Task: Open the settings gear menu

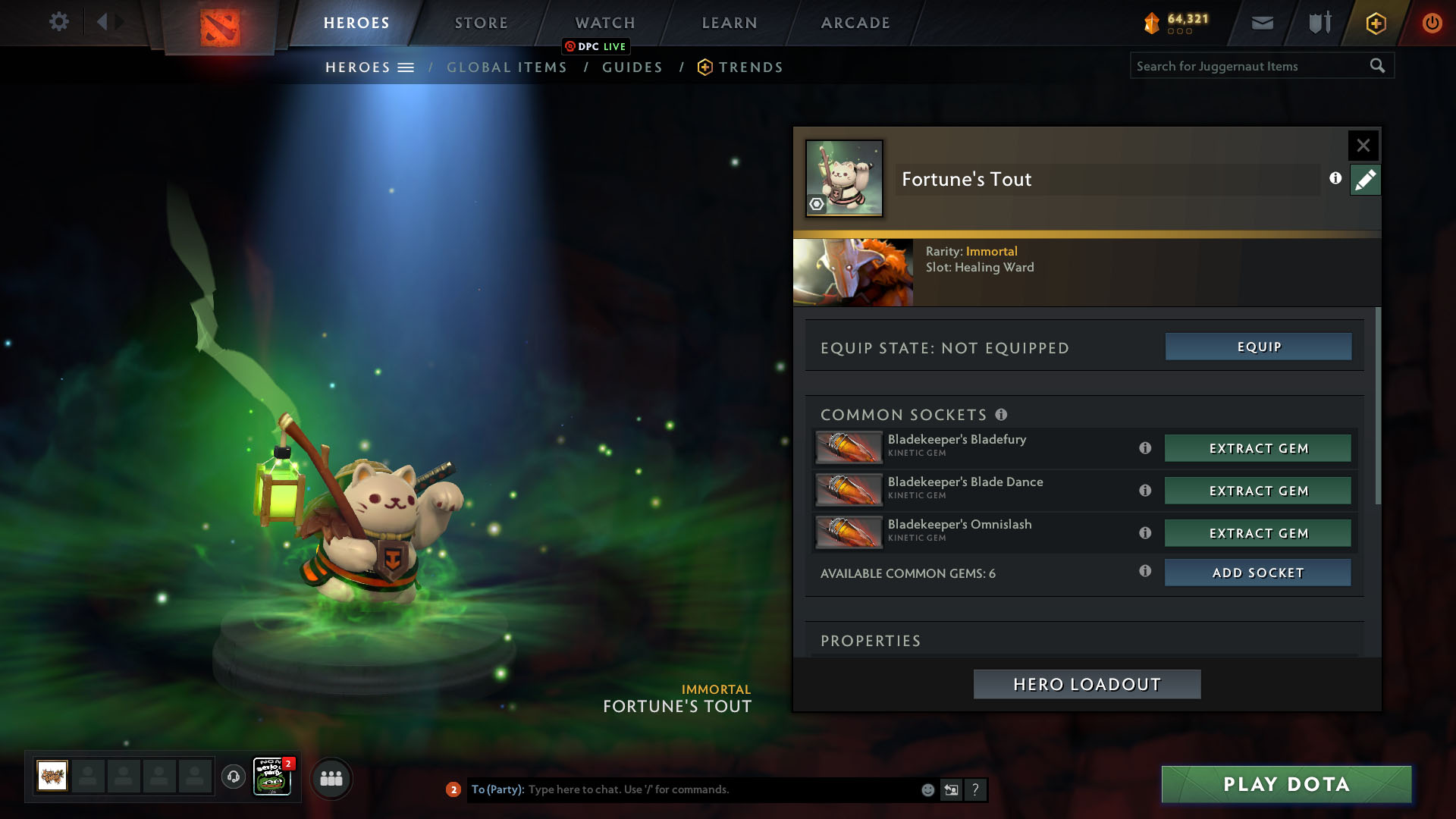Action: click(58, 22)
